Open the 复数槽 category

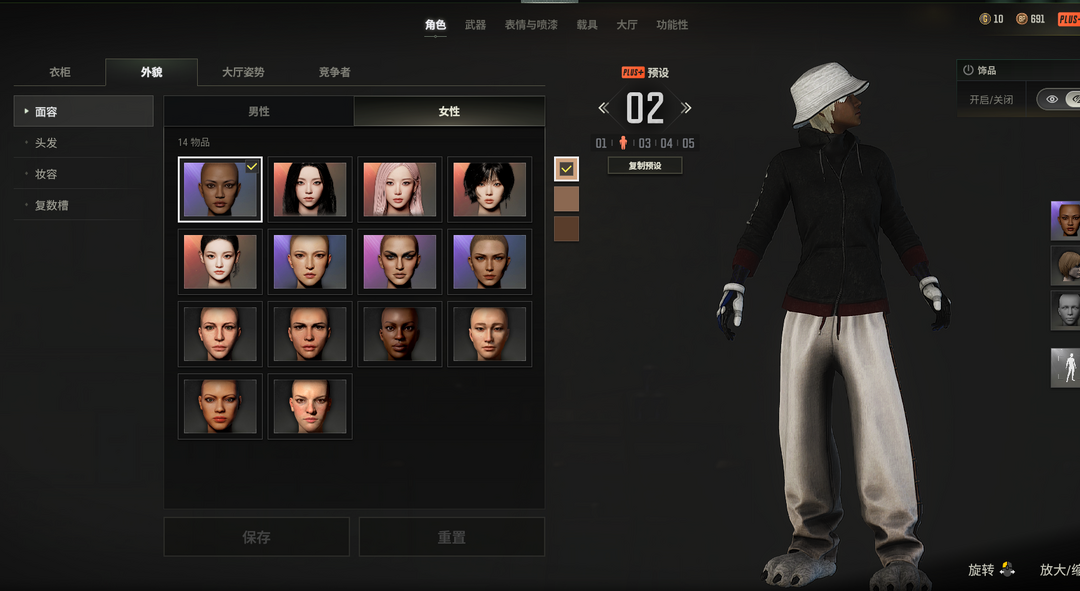click(52, 205)
